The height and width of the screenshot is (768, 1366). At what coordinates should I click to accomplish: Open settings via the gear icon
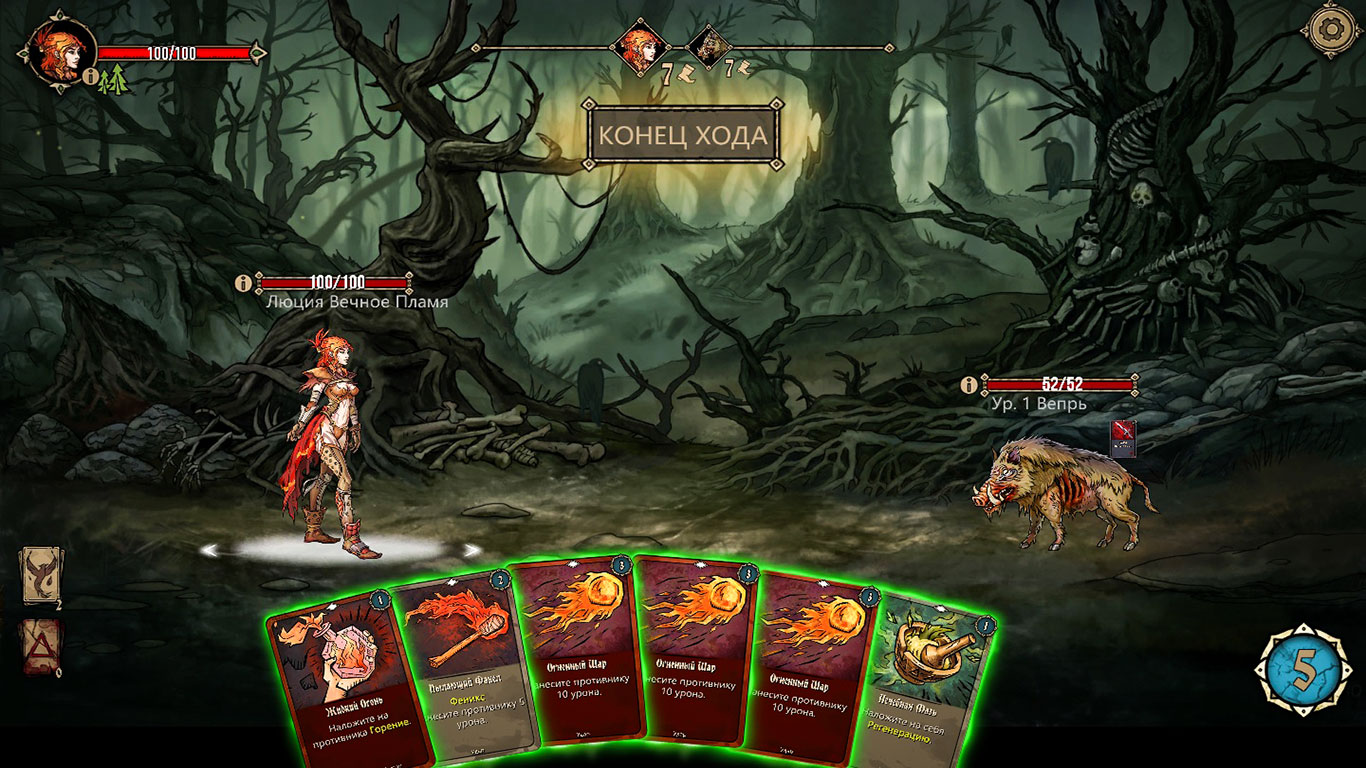(1329, 31)
